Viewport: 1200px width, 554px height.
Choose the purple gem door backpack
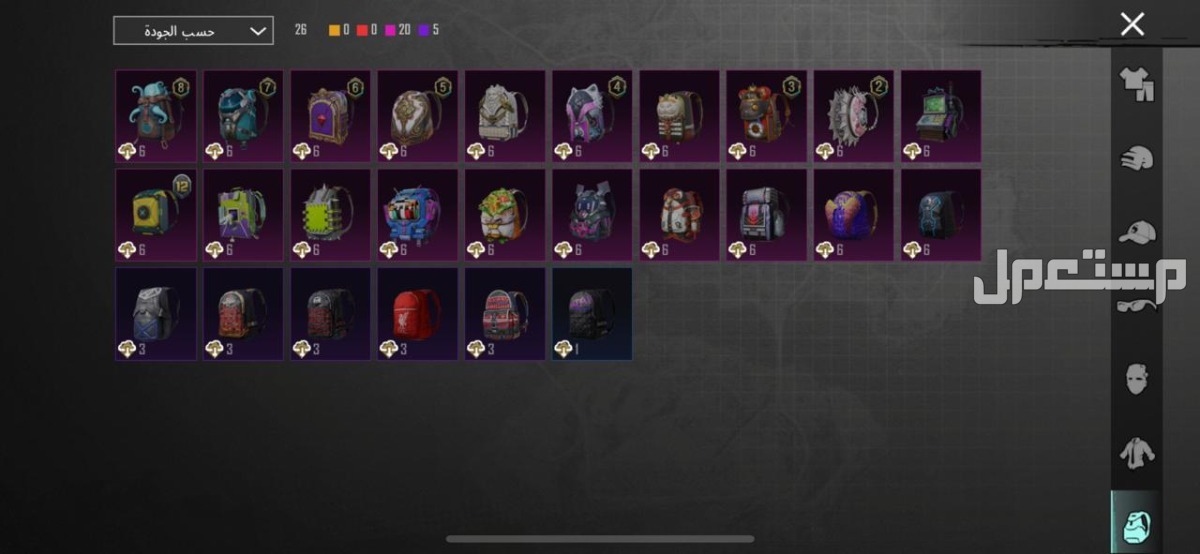pyautogui.click(x=330, y=116)
